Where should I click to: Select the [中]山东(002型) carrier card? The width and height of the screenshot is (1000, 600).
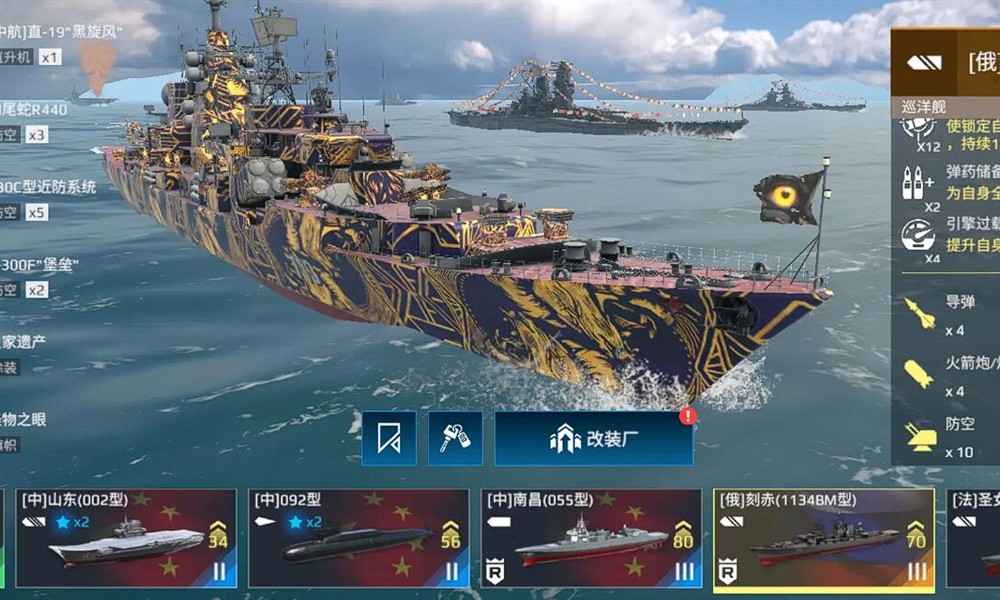126,538
